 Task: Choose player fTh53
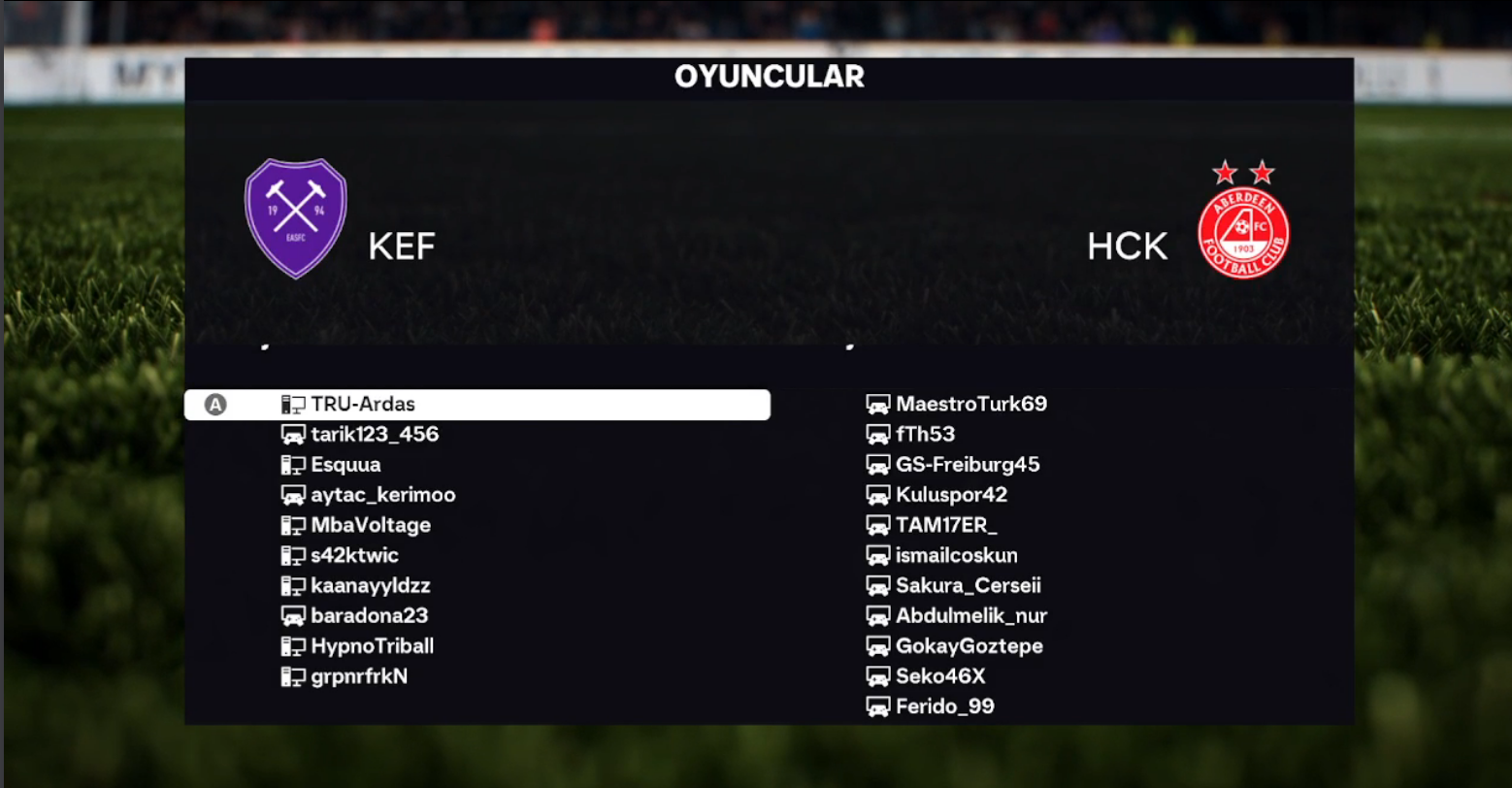[925, 434]
